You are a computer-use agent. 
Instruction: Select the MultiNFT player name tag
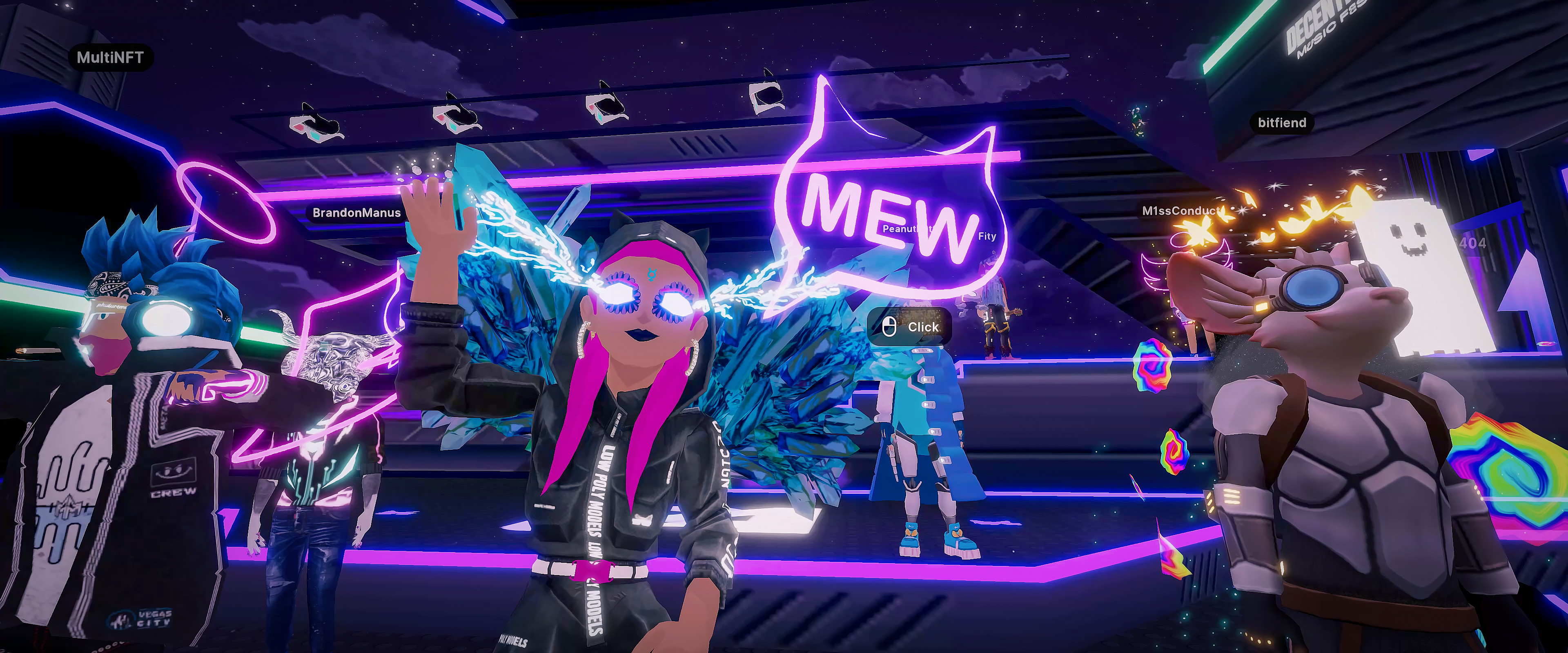[x=110, y=58]
